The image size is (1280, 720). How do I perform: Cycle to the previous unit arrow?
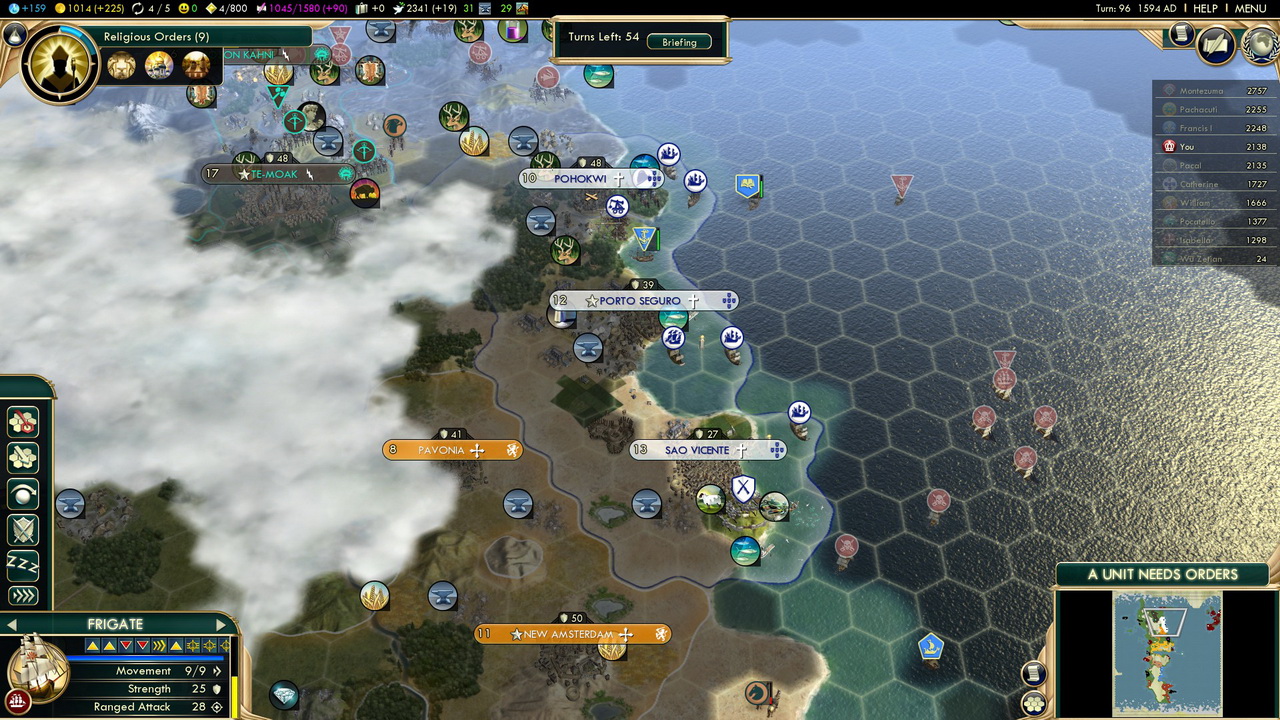[x=11, y=625]
